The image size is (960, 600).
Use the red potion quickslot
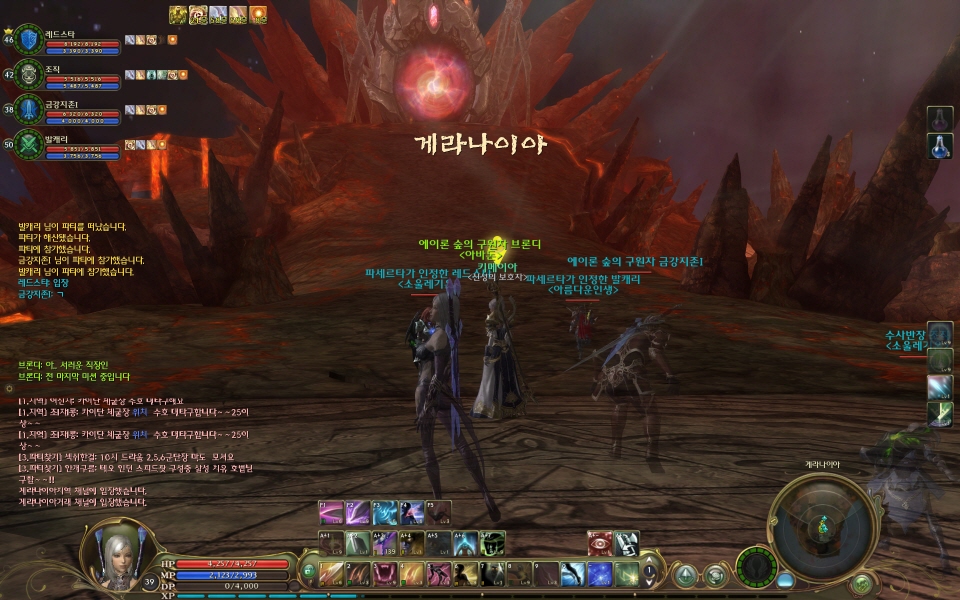click(939, 119)
